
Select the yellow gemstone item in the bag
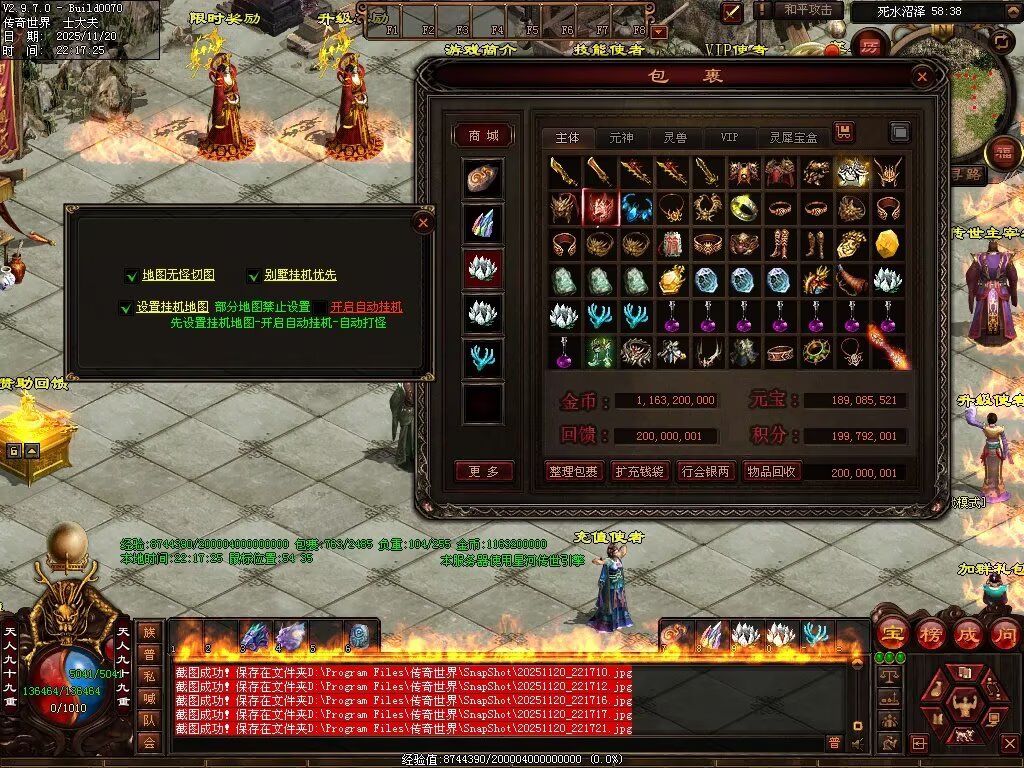pyautogui.click(x=887, y=243)
